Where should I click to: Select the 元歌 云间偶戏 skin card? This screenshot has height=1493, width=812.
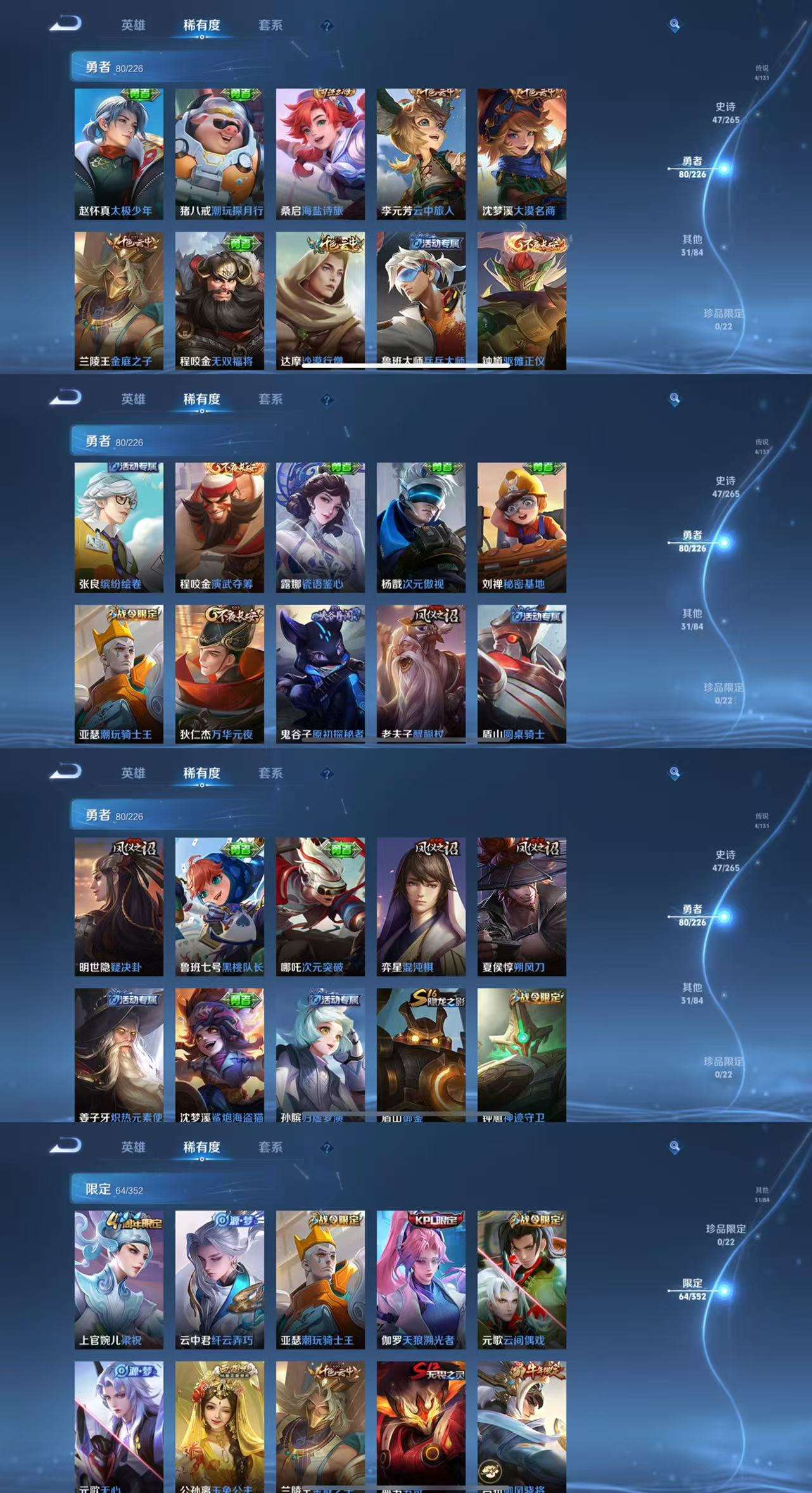521,1279
